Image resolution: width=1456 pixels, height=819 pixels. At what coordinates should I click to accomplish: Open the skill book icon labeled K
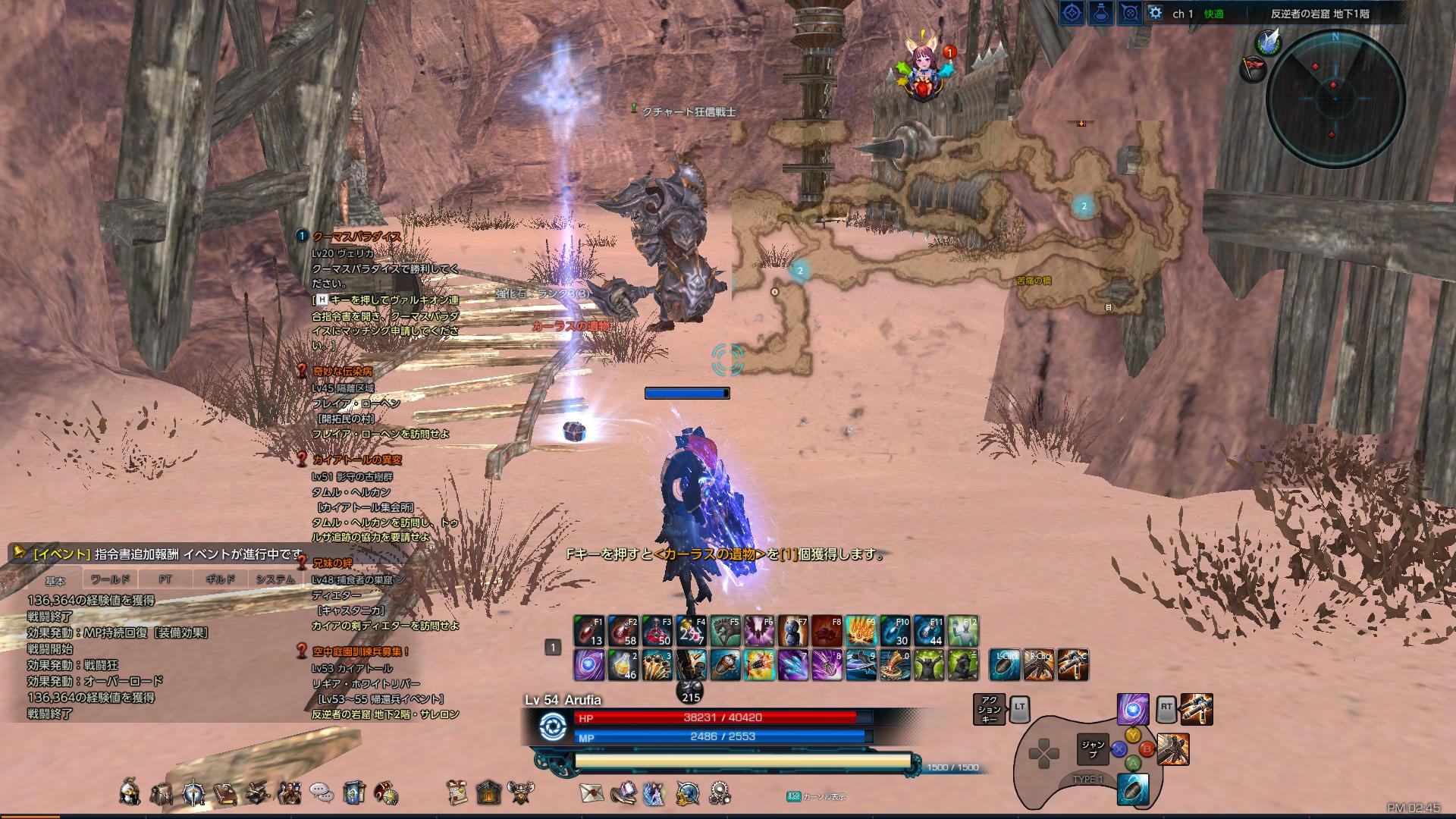(x=193, y=793)
